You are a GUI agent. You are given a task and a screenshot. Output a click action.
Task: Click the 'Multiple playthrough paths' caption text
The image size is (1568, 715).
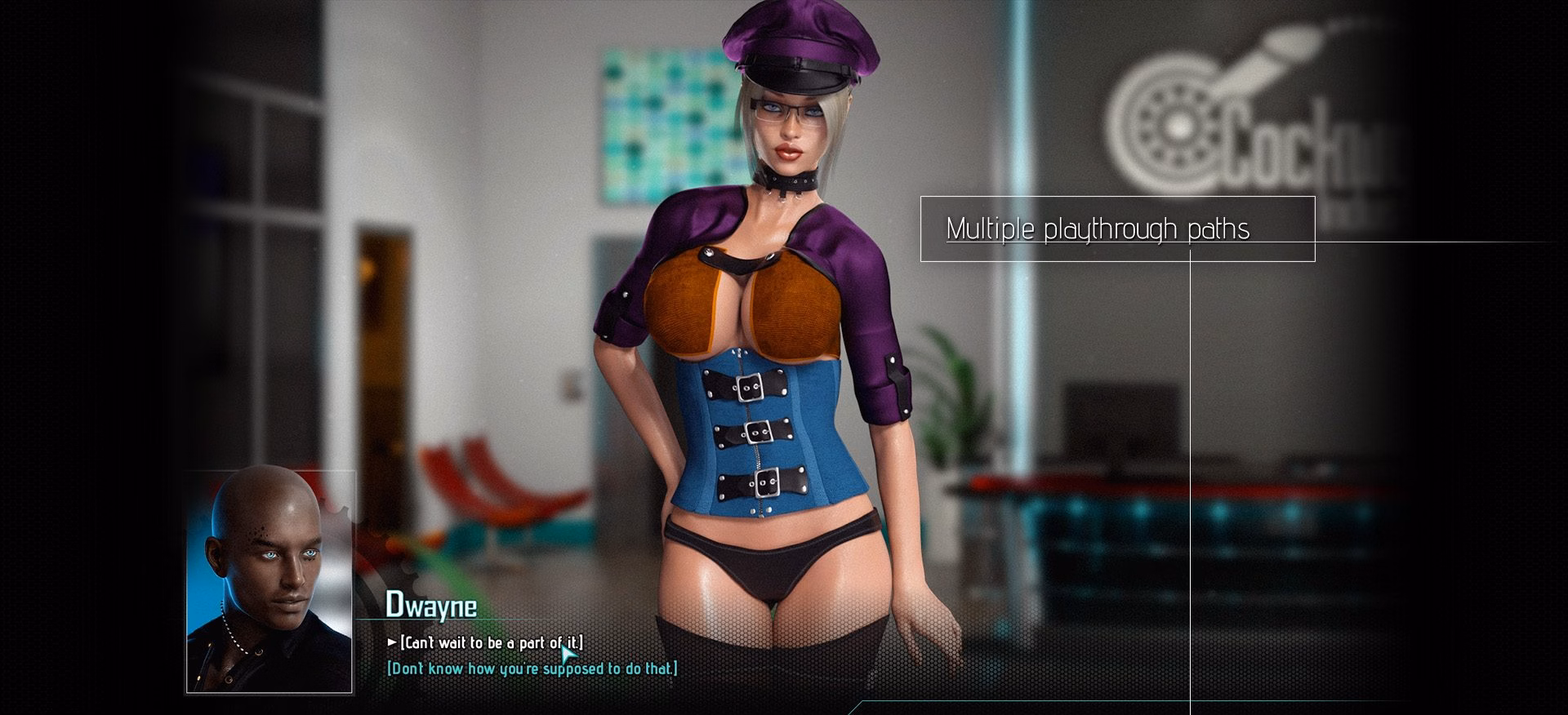point(1098,230)
